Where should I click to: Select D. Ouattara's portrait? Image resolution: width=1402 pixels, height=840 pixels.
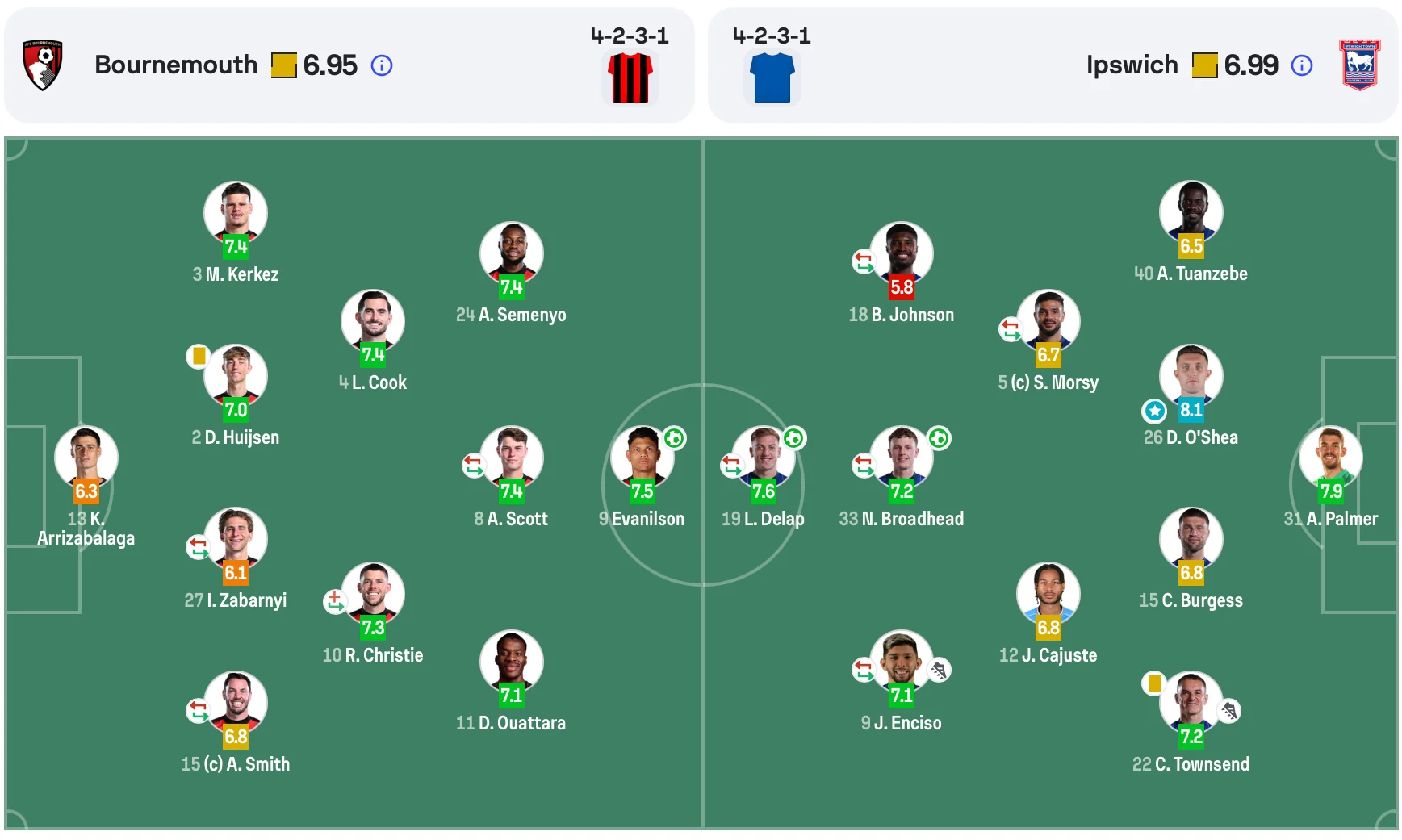click(512, 662)
